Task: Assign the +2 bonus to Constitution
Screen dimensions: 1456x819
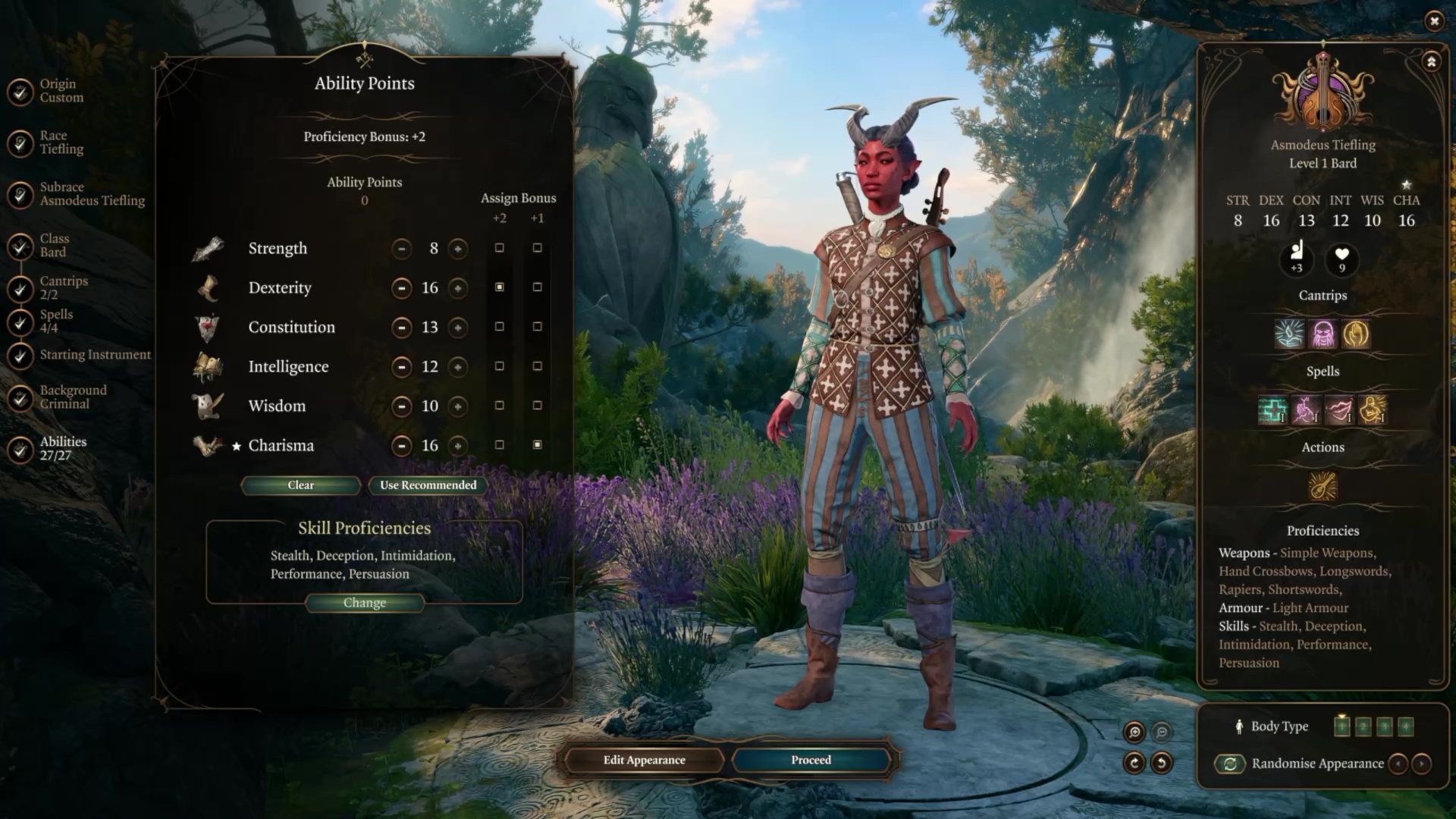Action: click(x=499, y=327)
